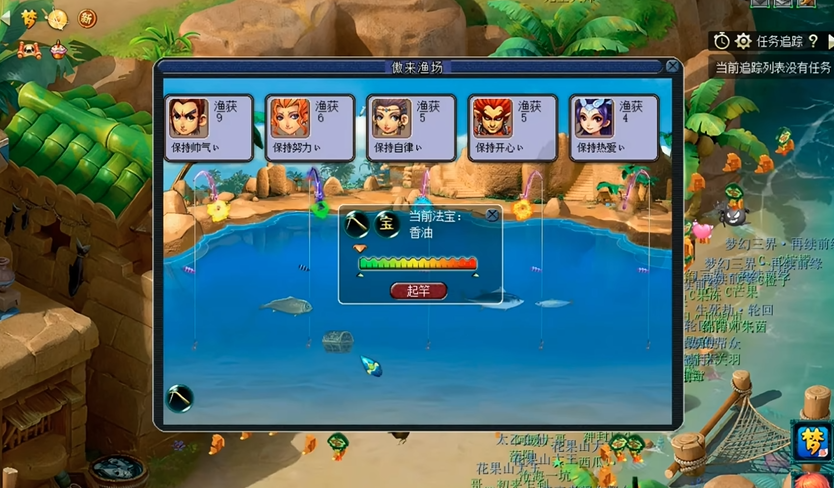Collapse the 任务追踪 panel with the arrow
This screenshot has height=488, width=834.
click(828, 41)
